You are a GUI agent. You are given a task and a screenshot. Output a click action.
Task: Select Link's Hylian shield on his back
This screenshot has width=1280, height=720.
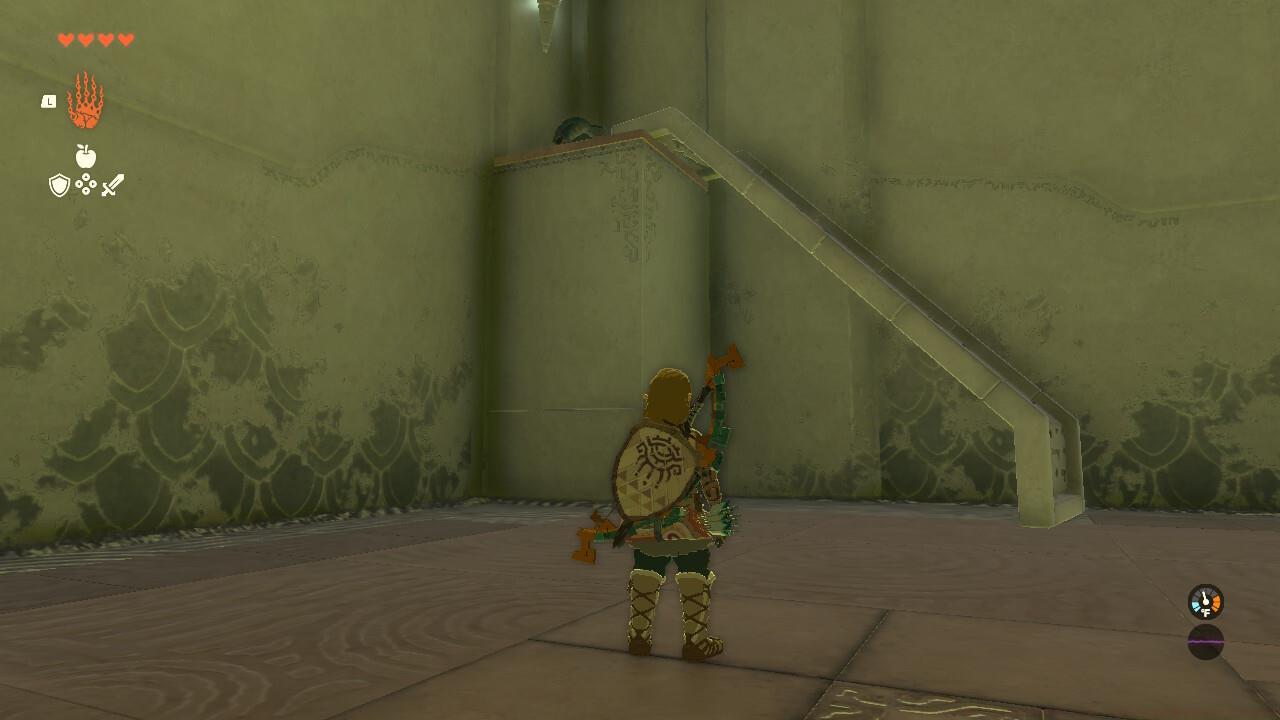point(658,470)
